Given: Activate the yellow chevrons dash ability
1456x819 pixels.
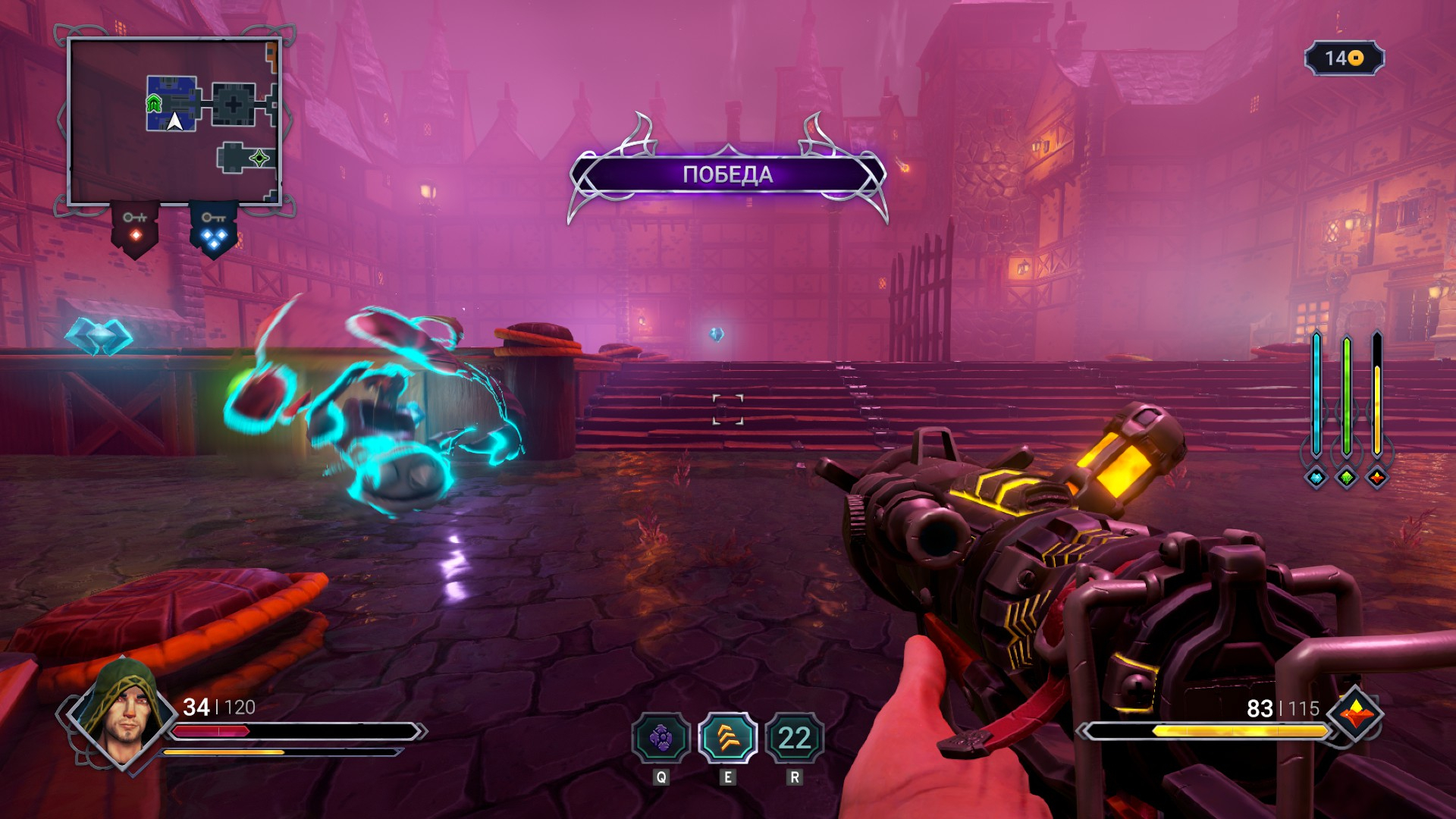Looking at the screenshot, I should tap(727, 738).
